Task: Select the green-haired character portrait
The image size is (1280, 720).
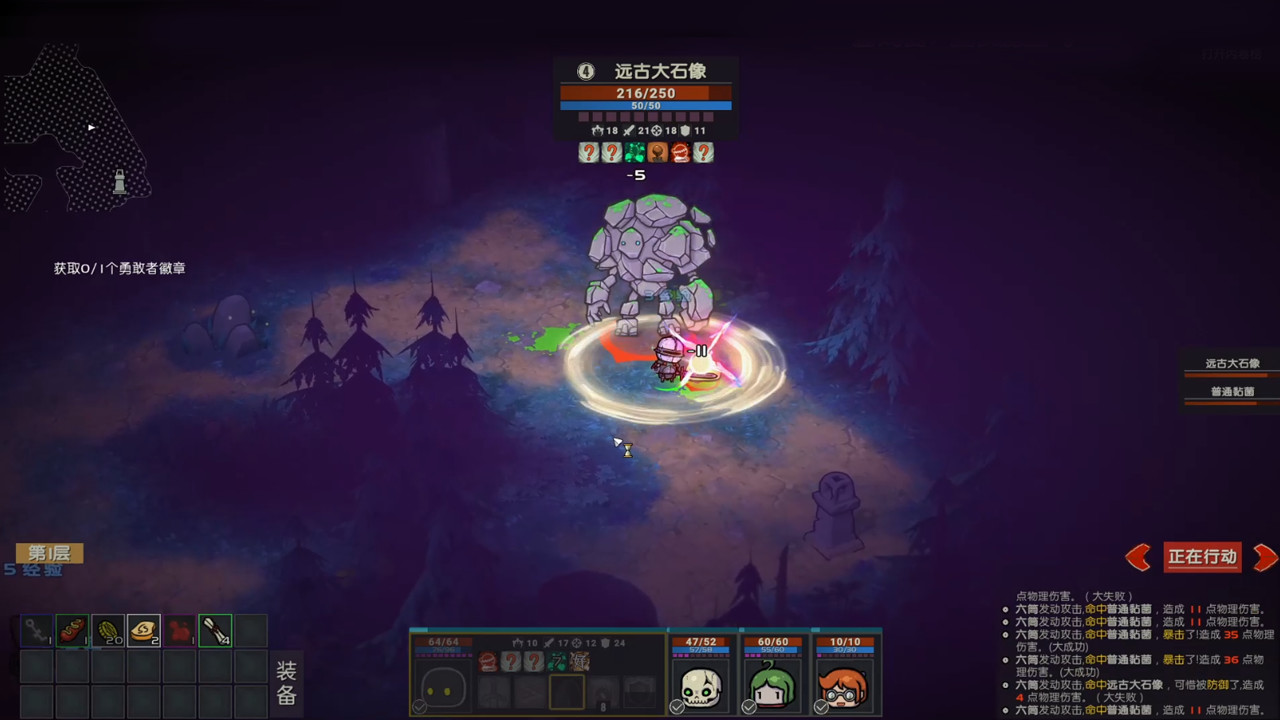Action: 772,687
